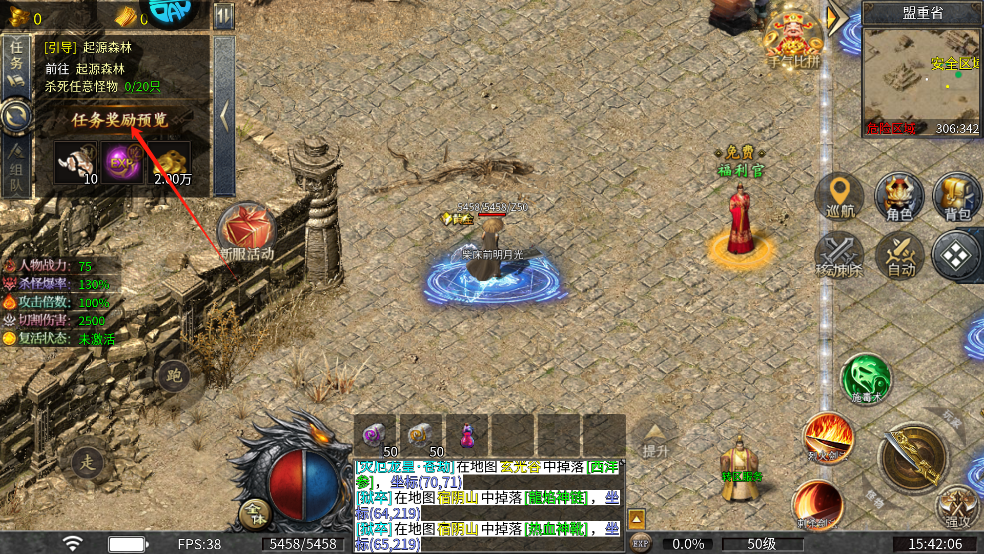Open the 背包 backpack
This screenshot has height=554, width=984.
click(957, 196)
